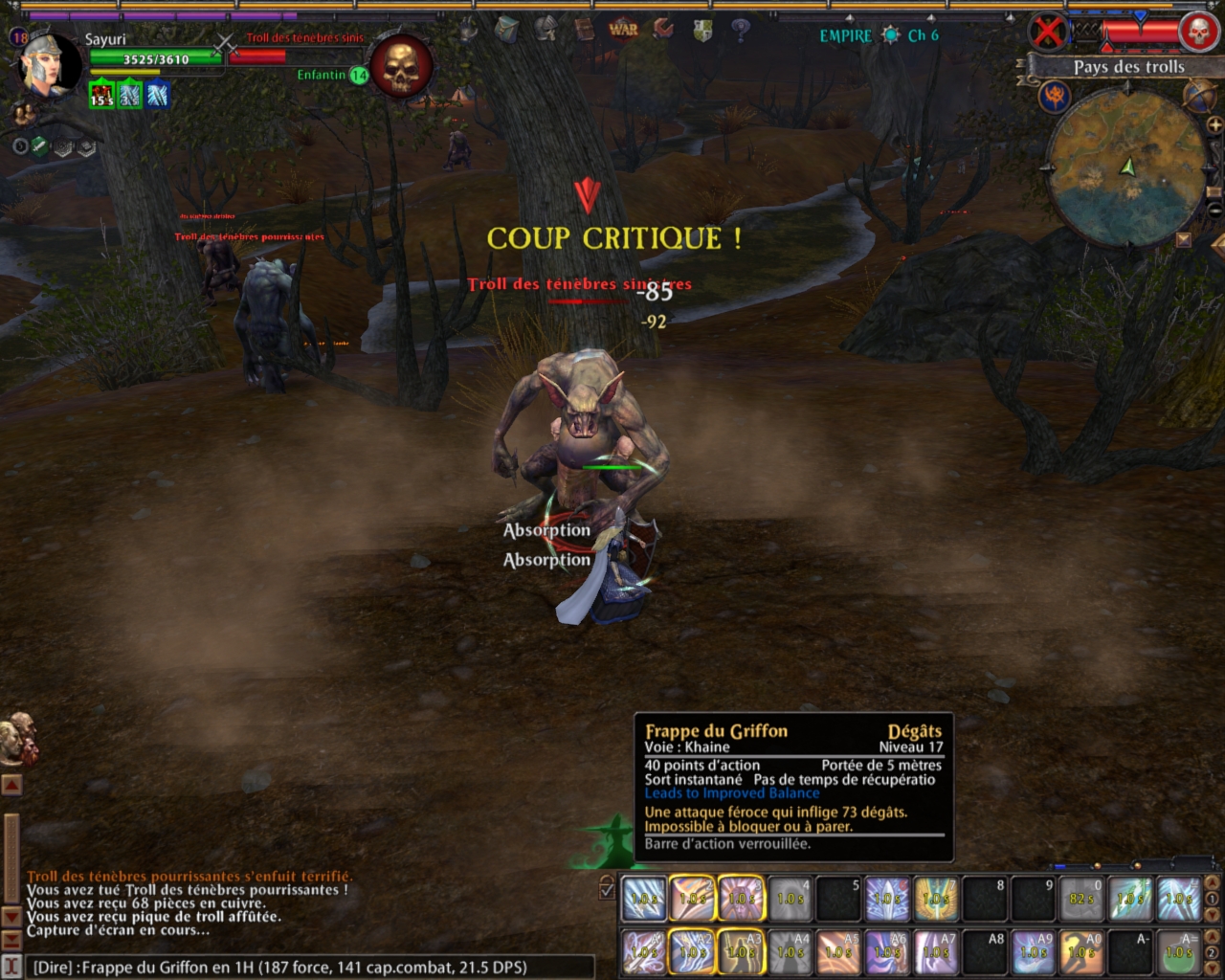Select Sayuri's player portrait
The height and width of the screenshot is (980, 1225).
coord(48,63)
